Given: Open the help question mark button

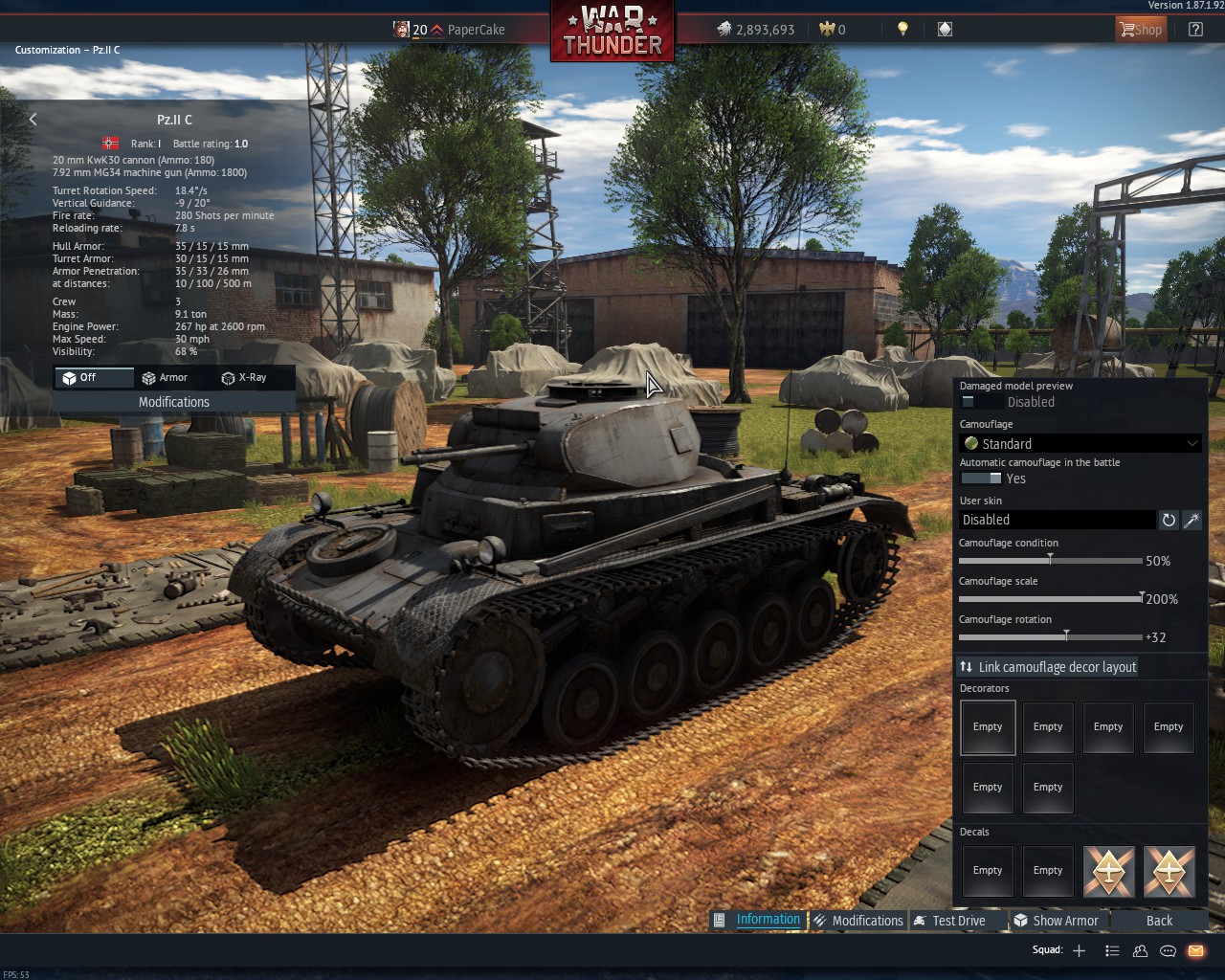Looking at the screenshot, I should point(1195,30).
